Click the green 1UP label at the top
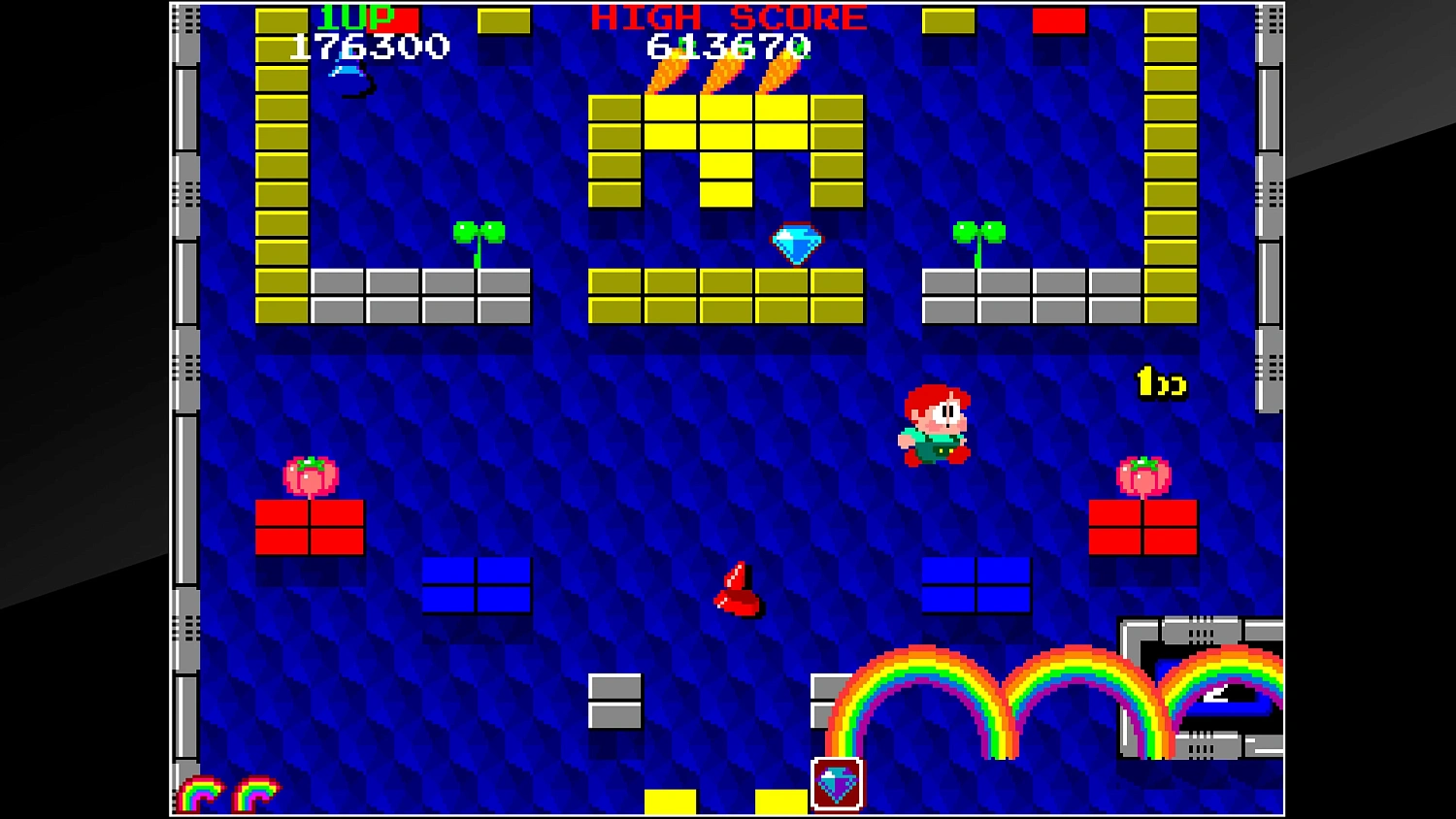 (356, 16)
